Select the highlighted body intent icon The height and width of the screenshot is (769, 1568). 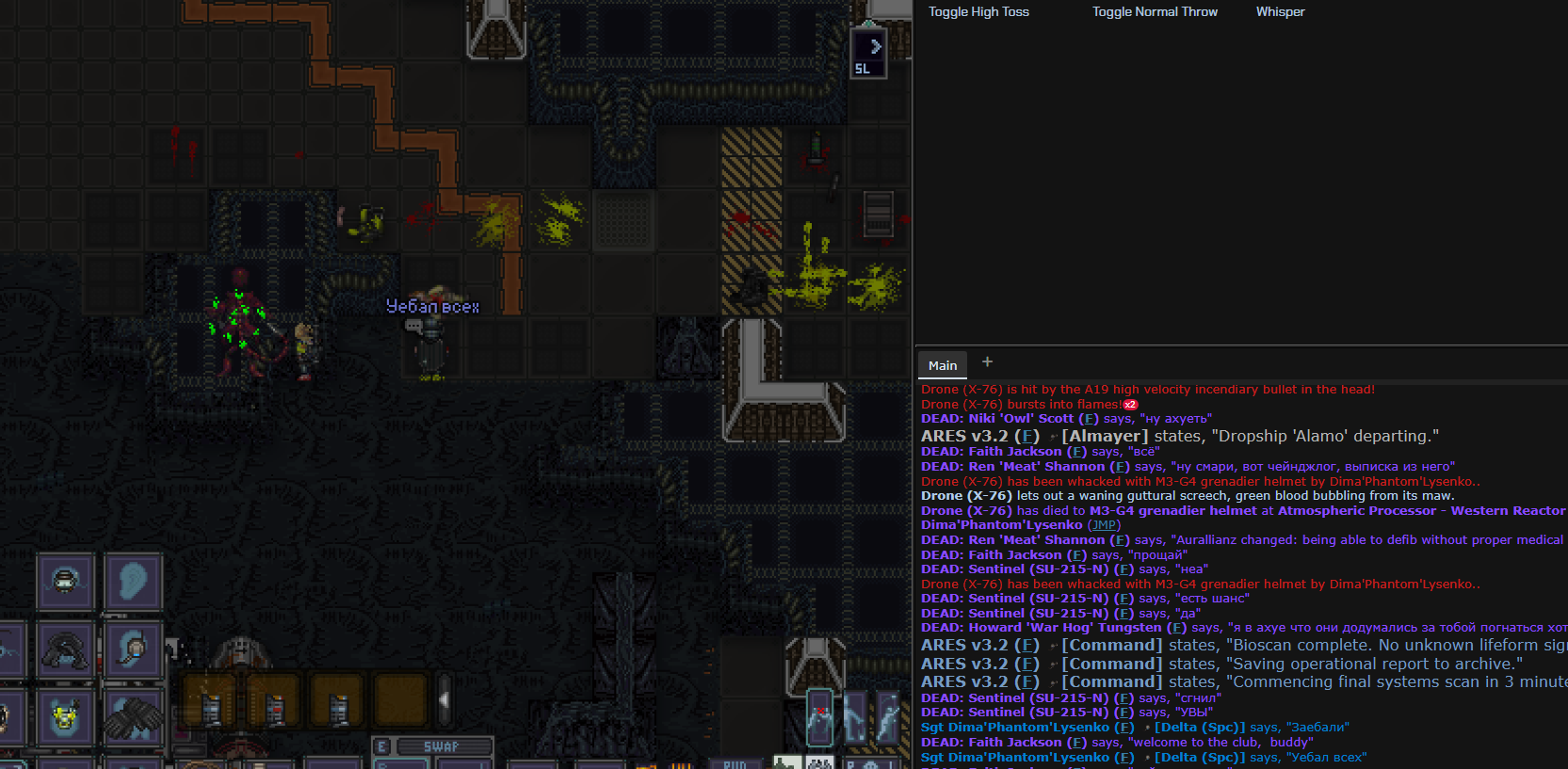coord(820,718)
